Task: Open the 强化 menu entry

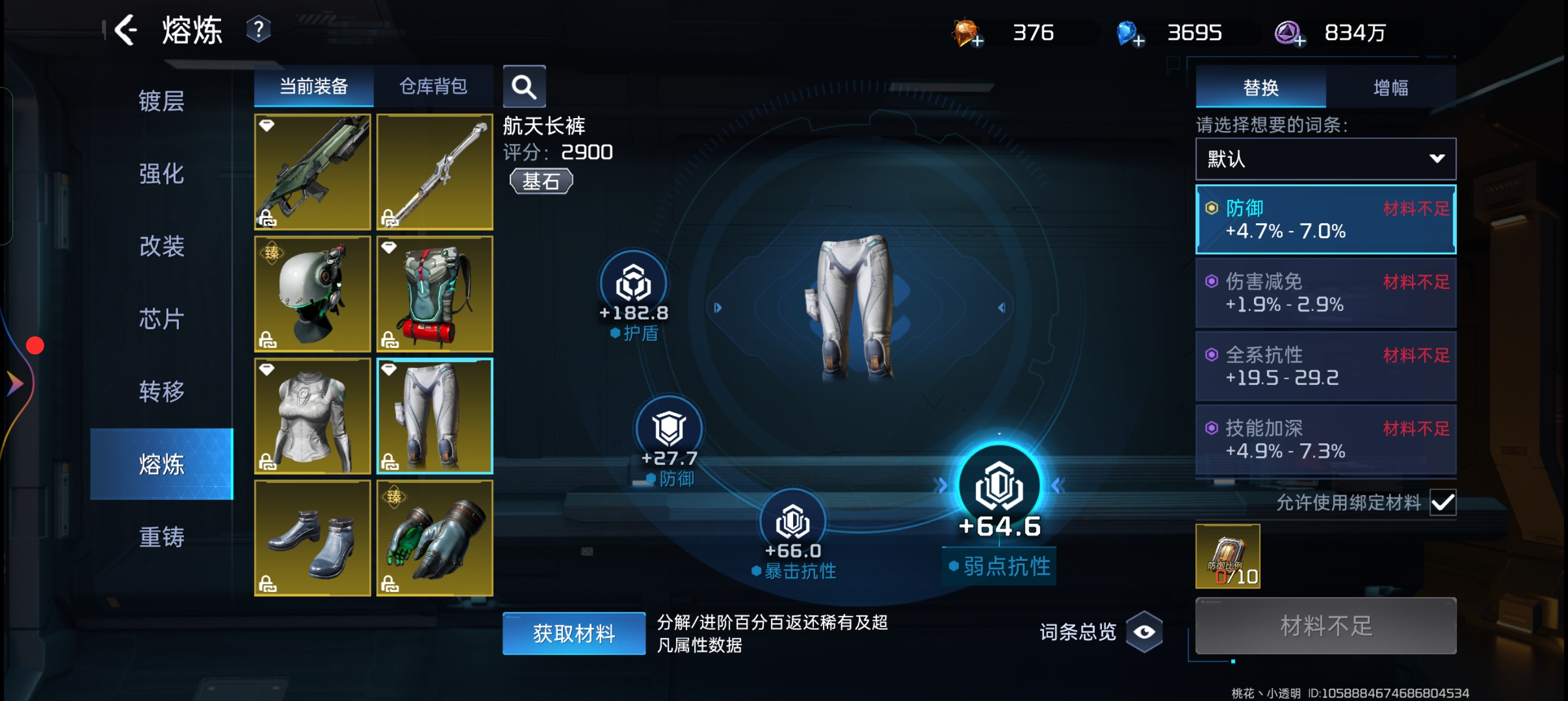Action: [x=161, y=174]
